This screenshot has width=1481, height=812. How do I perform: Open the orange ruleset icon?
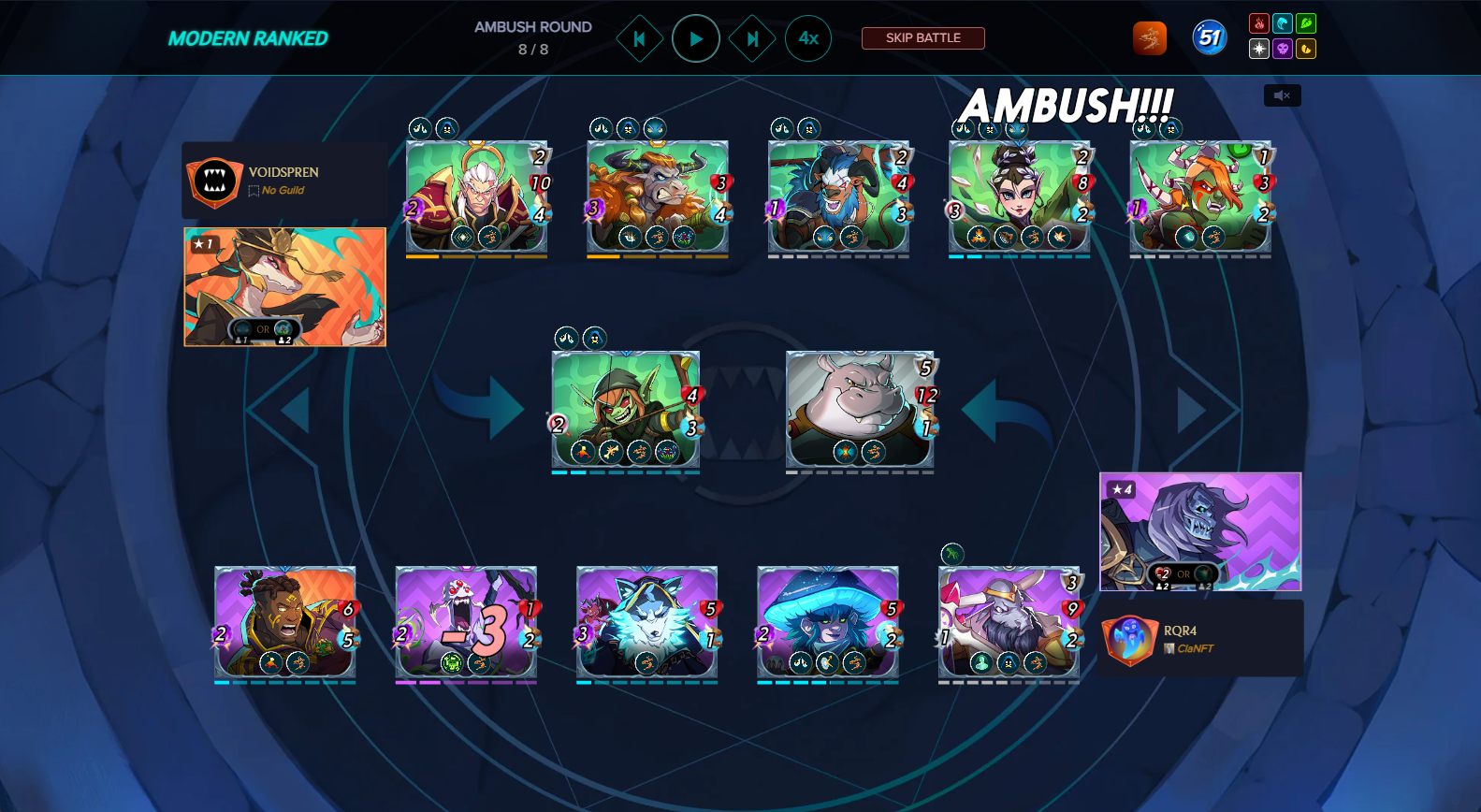pyautogui.click(x=1149, y=38)
